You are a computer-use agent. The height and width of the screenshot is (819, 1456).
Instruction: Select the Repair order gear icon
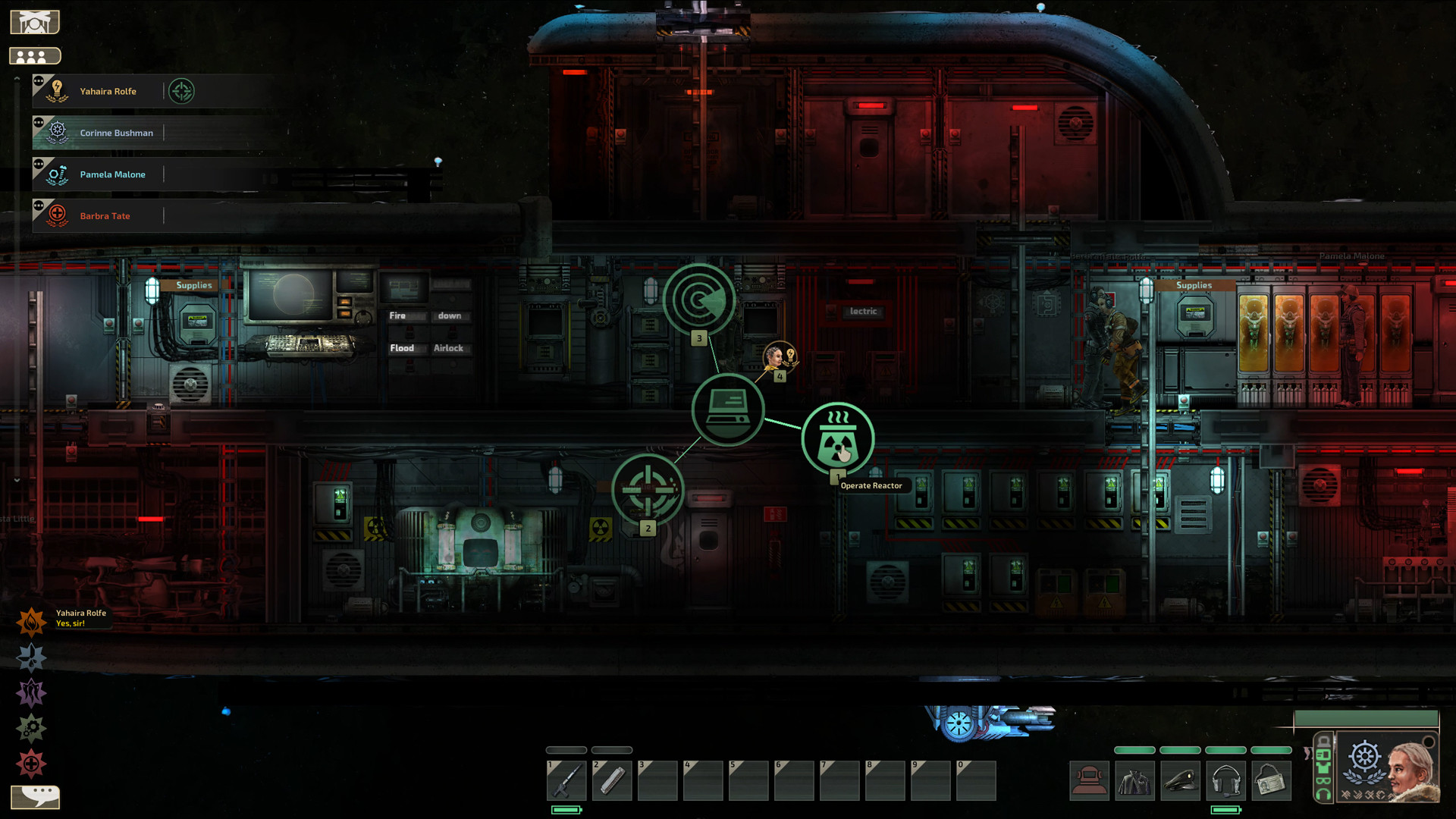(x=31, y=727)
